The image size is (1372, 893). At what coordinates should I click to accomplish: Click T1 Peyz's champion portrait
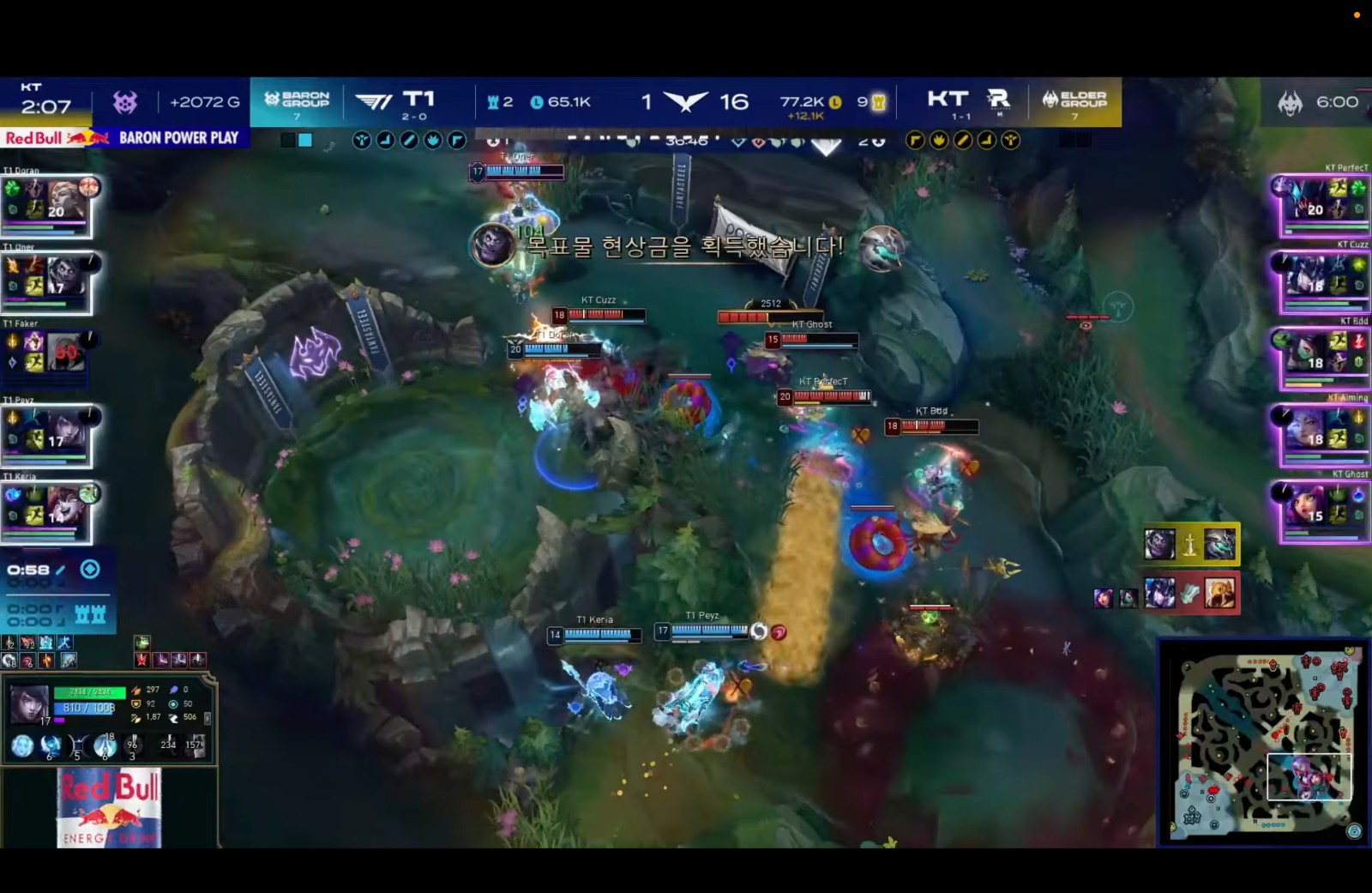[x=68, y=431]
